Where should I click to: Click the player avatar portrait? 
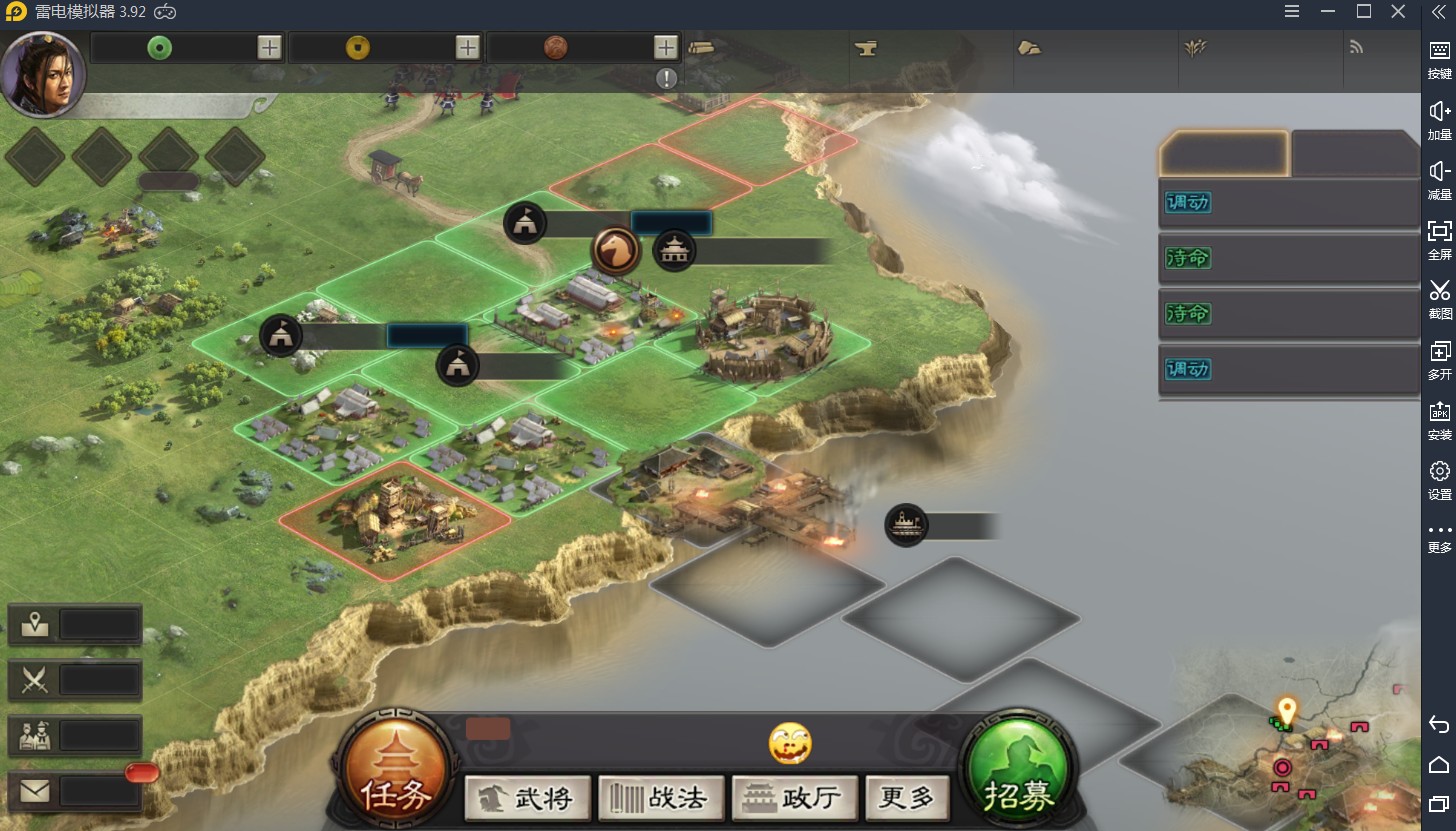[x=42, y=74]
